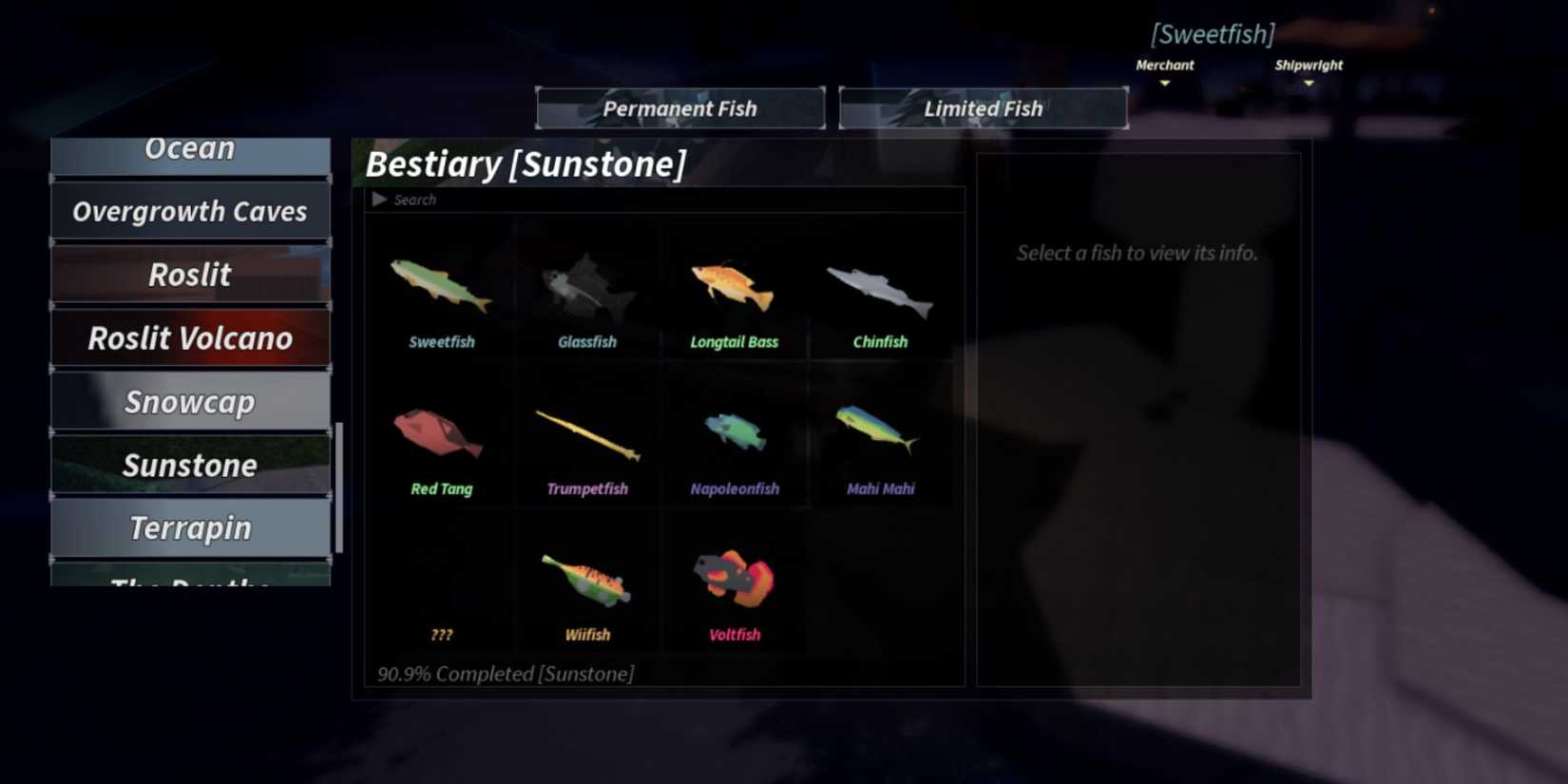The image size is (1568, 784).
Task: View Napoleonfish details
Action: [734, 432]
